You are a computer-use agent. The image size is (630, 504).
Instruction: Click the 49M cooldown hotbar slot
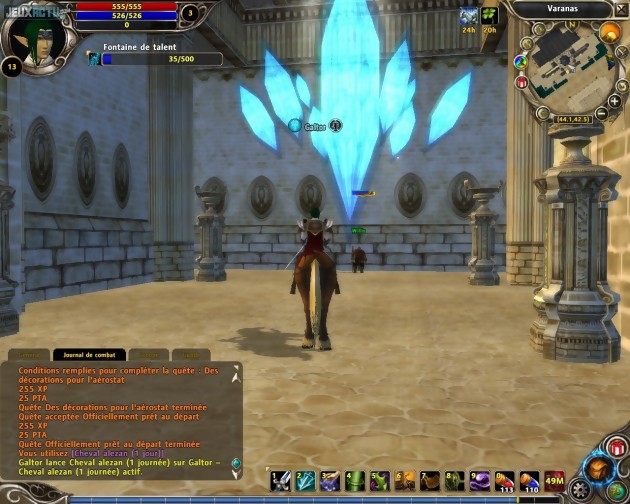coord(554,481)
